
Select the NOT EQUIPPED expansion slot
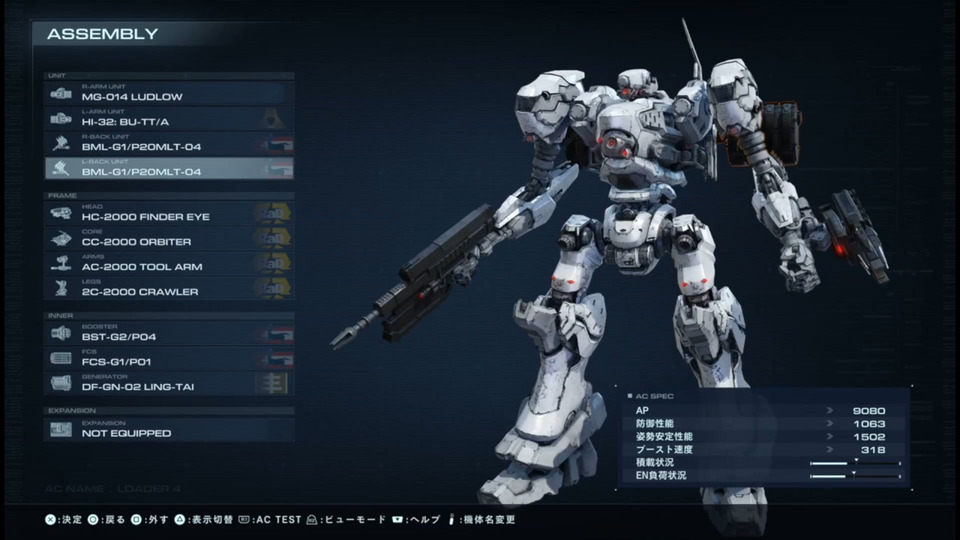[x=168, y=430]
